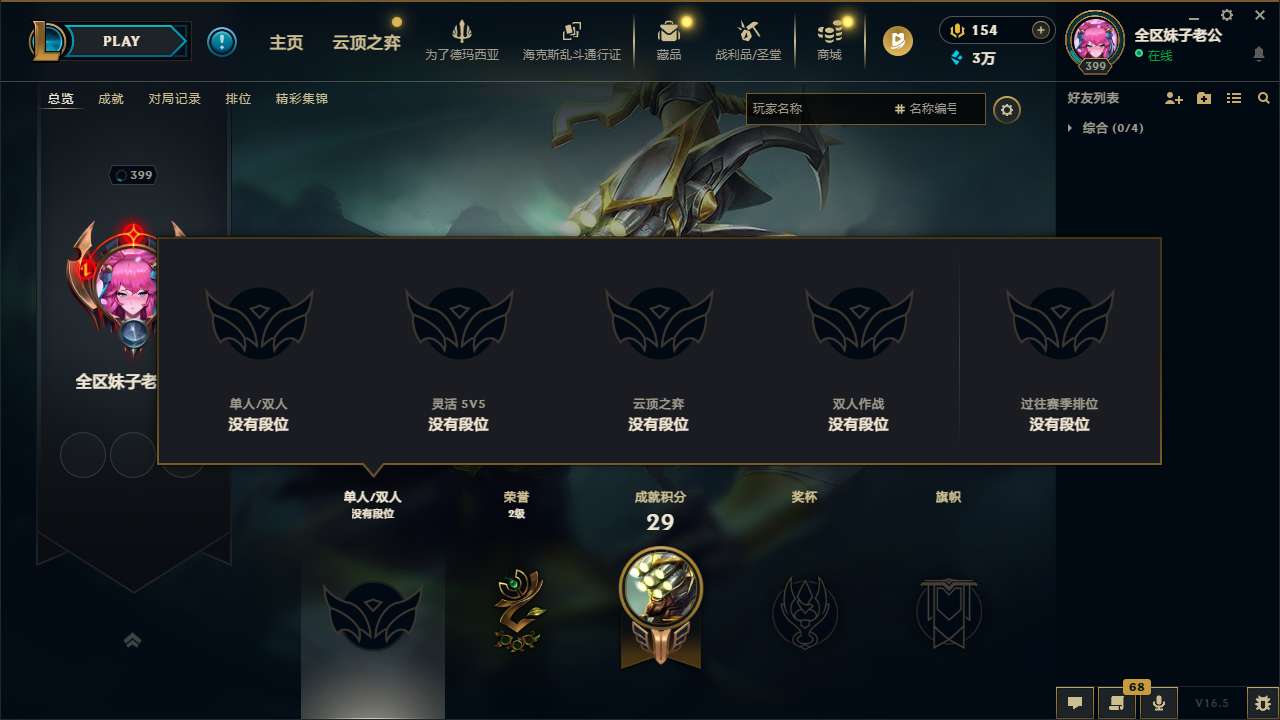Viewport: 1280px width, 720px height.
Task: Expand the 综合 (0/4) friends group
Action: tap(1070, 128)
